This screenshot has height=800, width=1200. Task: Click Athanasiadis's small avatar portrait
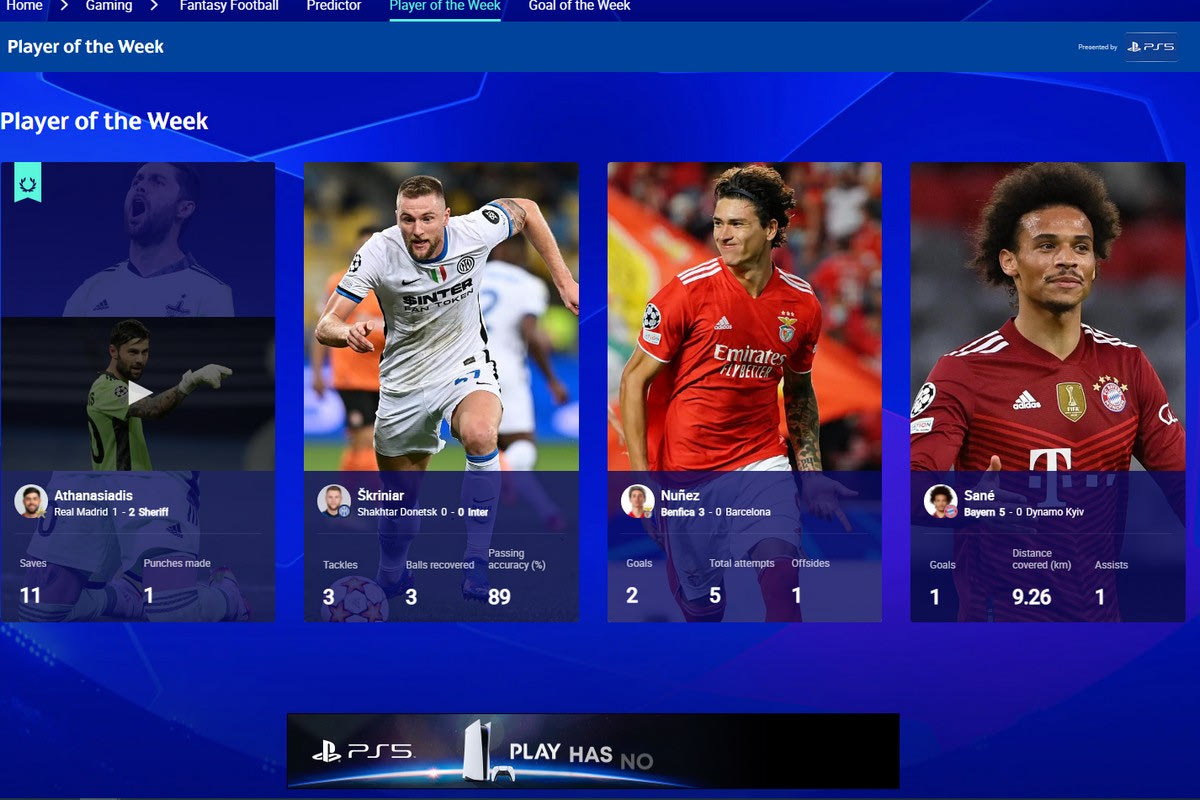point(31,501)
